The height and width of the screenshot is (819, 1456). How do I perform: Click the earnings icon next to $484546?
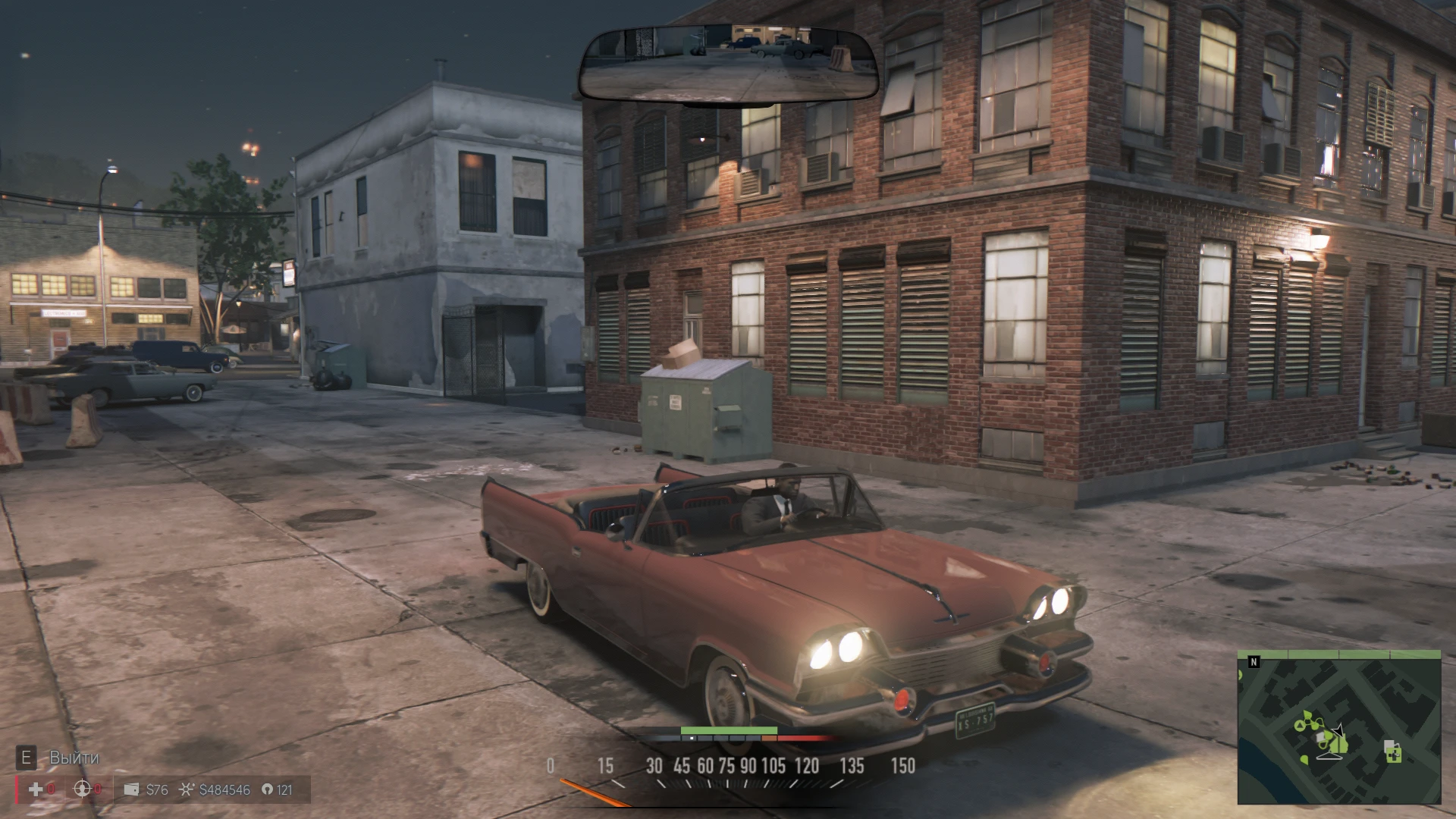tap(187, 789)
